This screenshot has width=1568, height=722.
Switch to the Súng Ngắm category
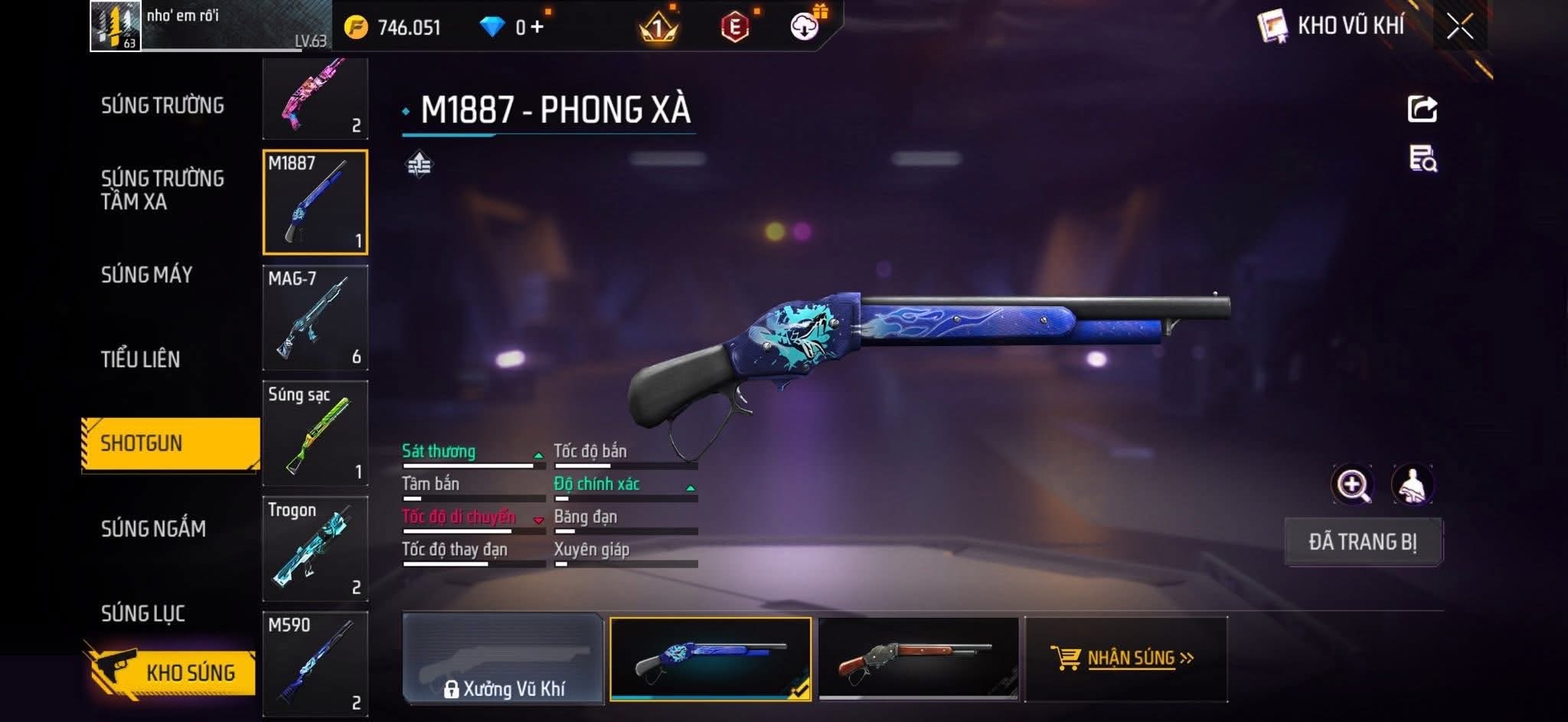(x=153, y=528)
